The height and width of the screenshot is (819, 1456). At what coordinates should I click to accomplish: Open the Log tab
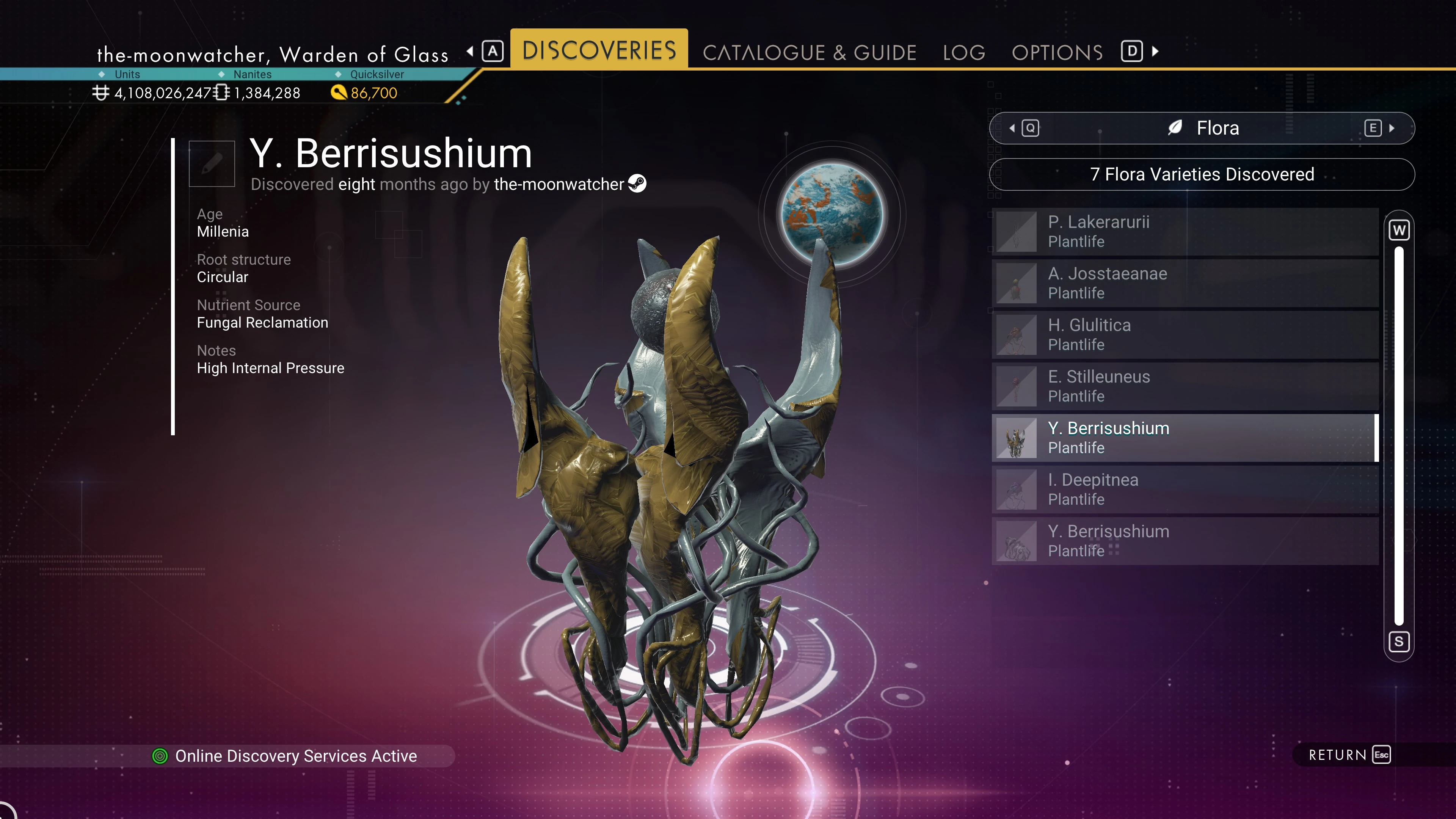(964, 53)
